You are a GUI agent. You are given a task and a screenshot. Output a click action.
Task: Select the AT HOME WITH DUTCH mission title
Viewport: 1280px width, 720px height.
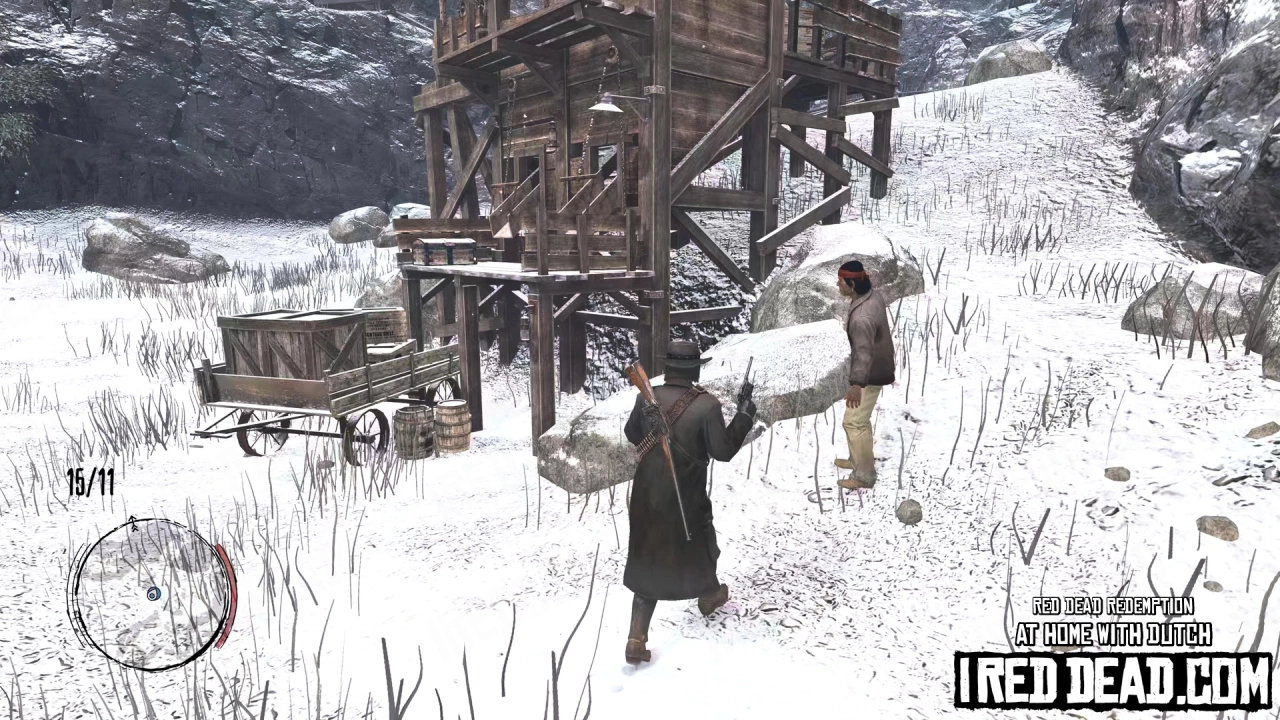click(1113, 634)
